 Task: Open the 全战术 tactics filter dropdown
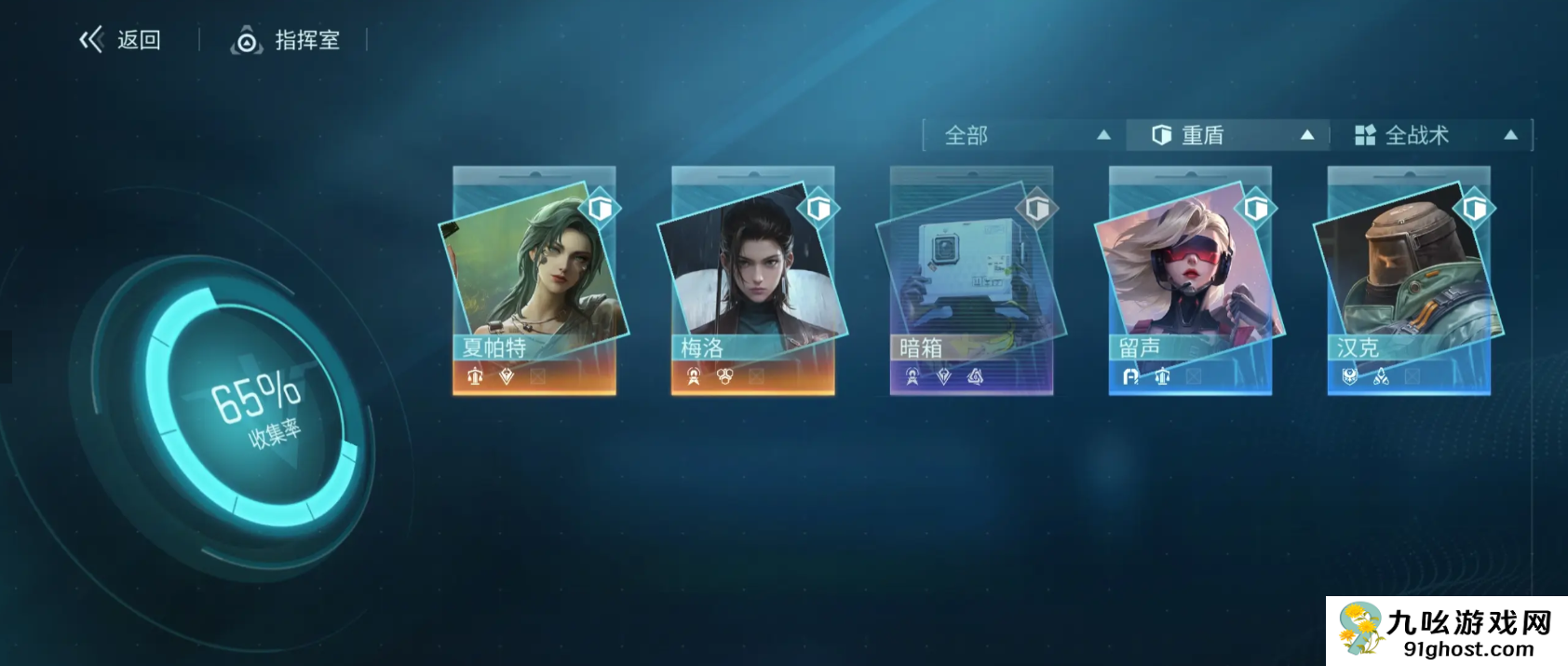coord(1434,135)
